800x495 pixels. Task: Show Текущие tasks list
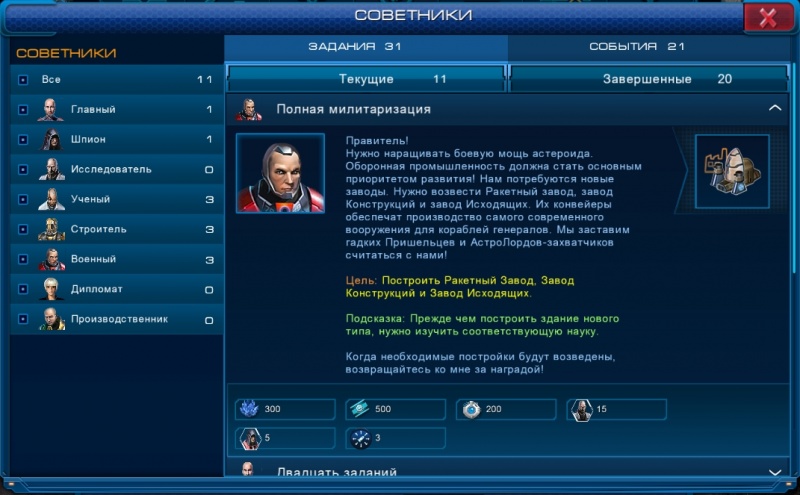(x=367, y=79)
